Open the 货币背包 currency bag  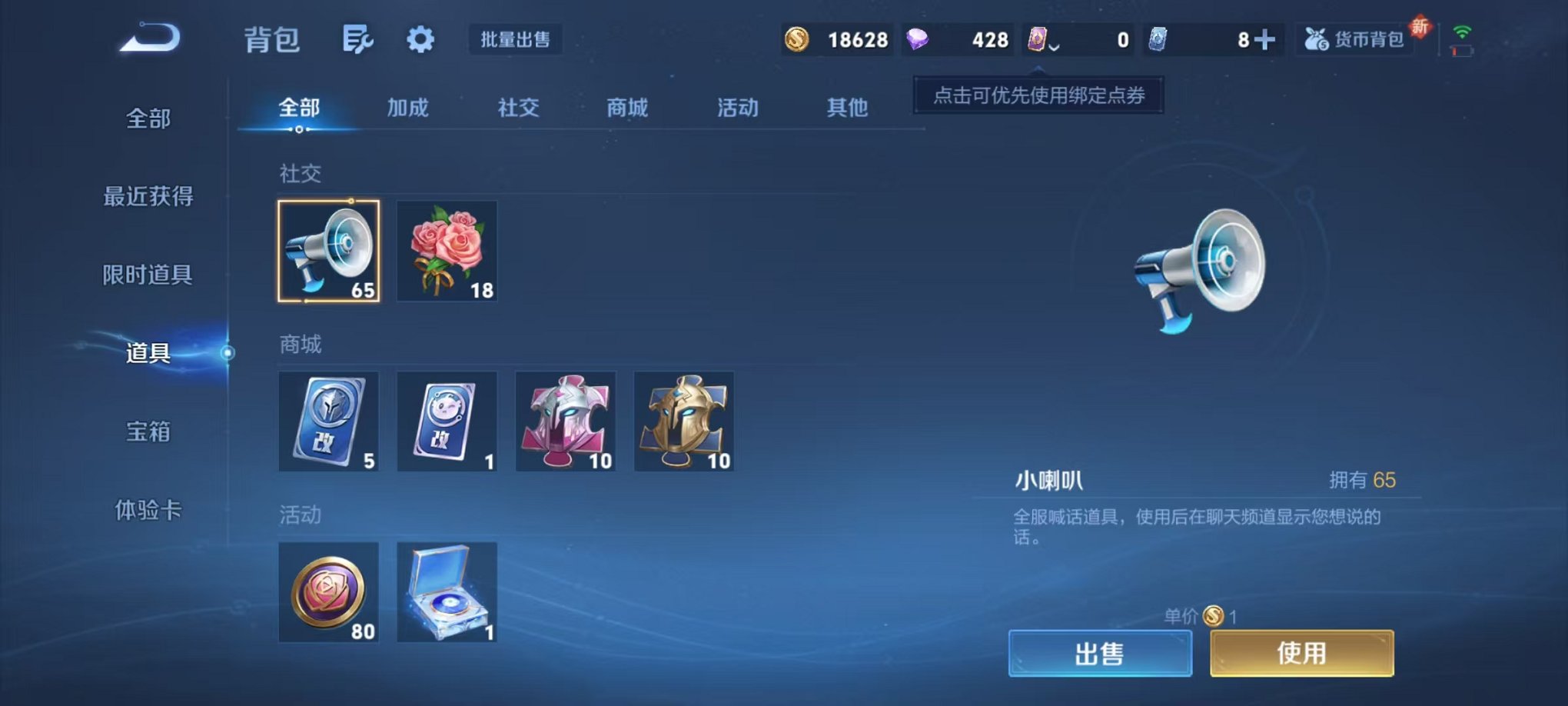click(x=1356, y=38)
